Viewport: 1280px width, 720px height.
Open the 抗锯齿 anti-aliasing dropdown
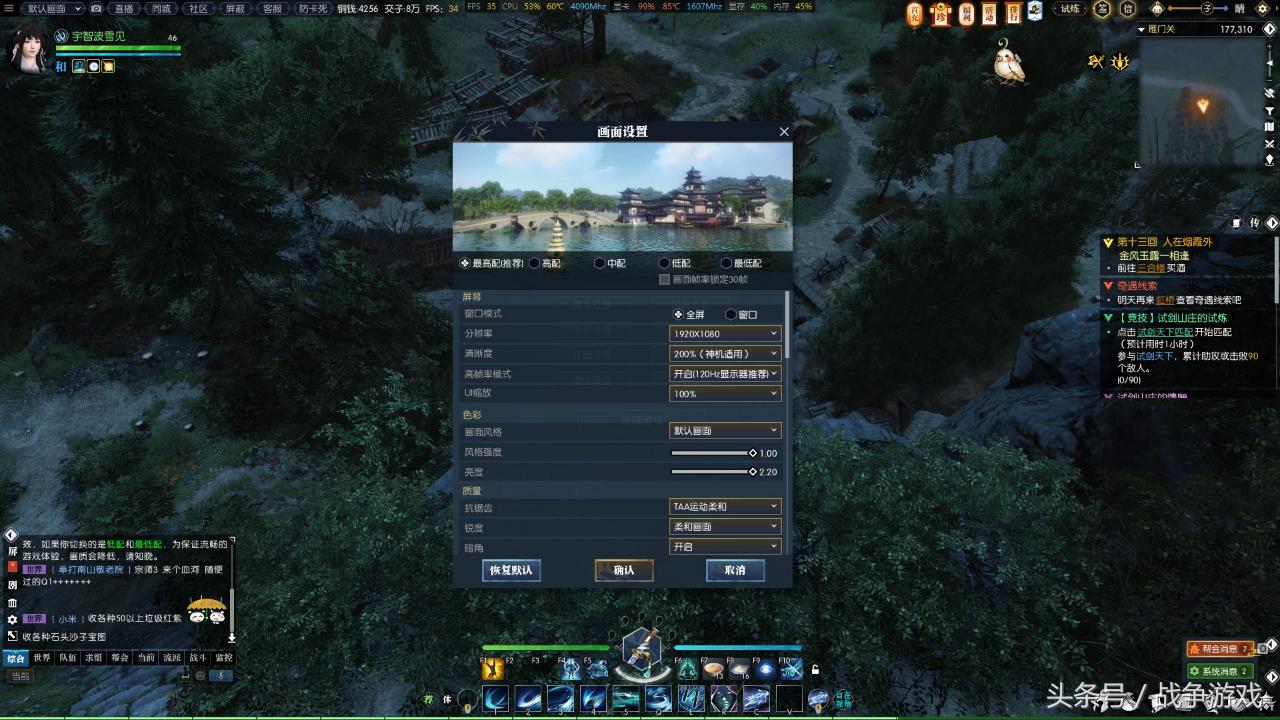point(724,507)
